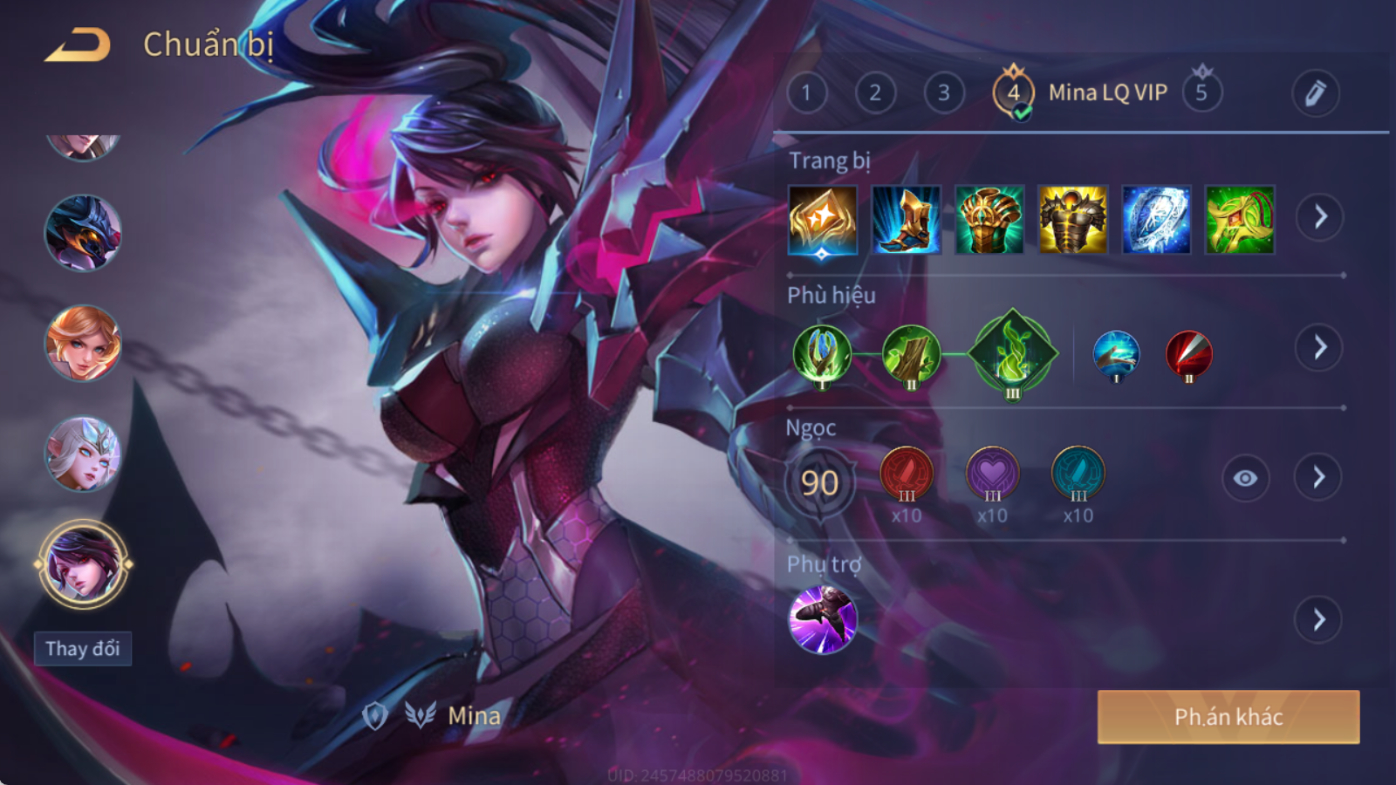The width and height of the screenshot is (1396, 785).
Task: Select the boots equipment item
Action: [x=906, y=220]
